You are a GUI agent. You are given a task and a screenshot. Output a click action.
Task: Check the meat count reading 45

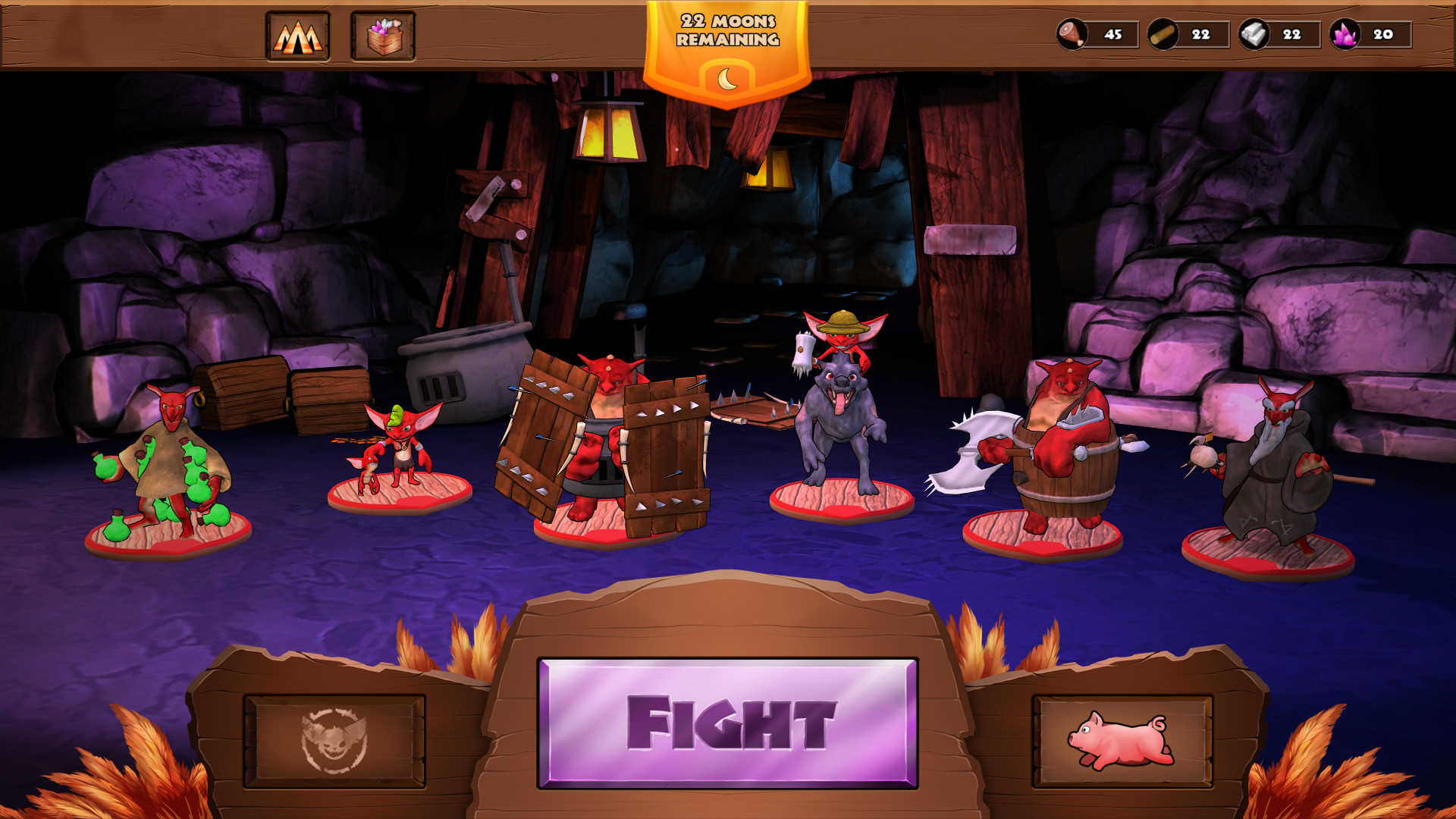tap(1112, 33)
